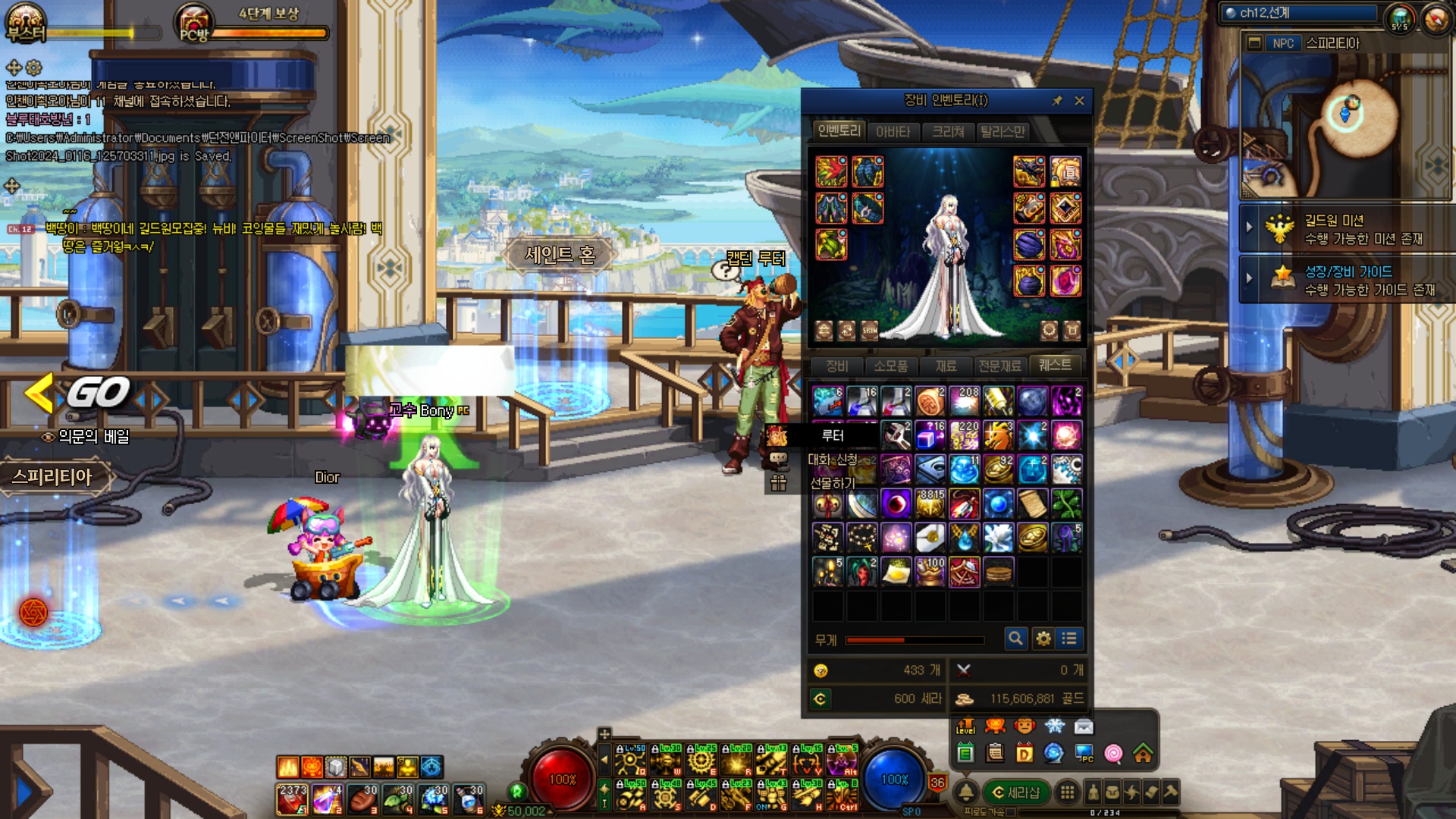Open the notification bell menu

pos(965,792)
